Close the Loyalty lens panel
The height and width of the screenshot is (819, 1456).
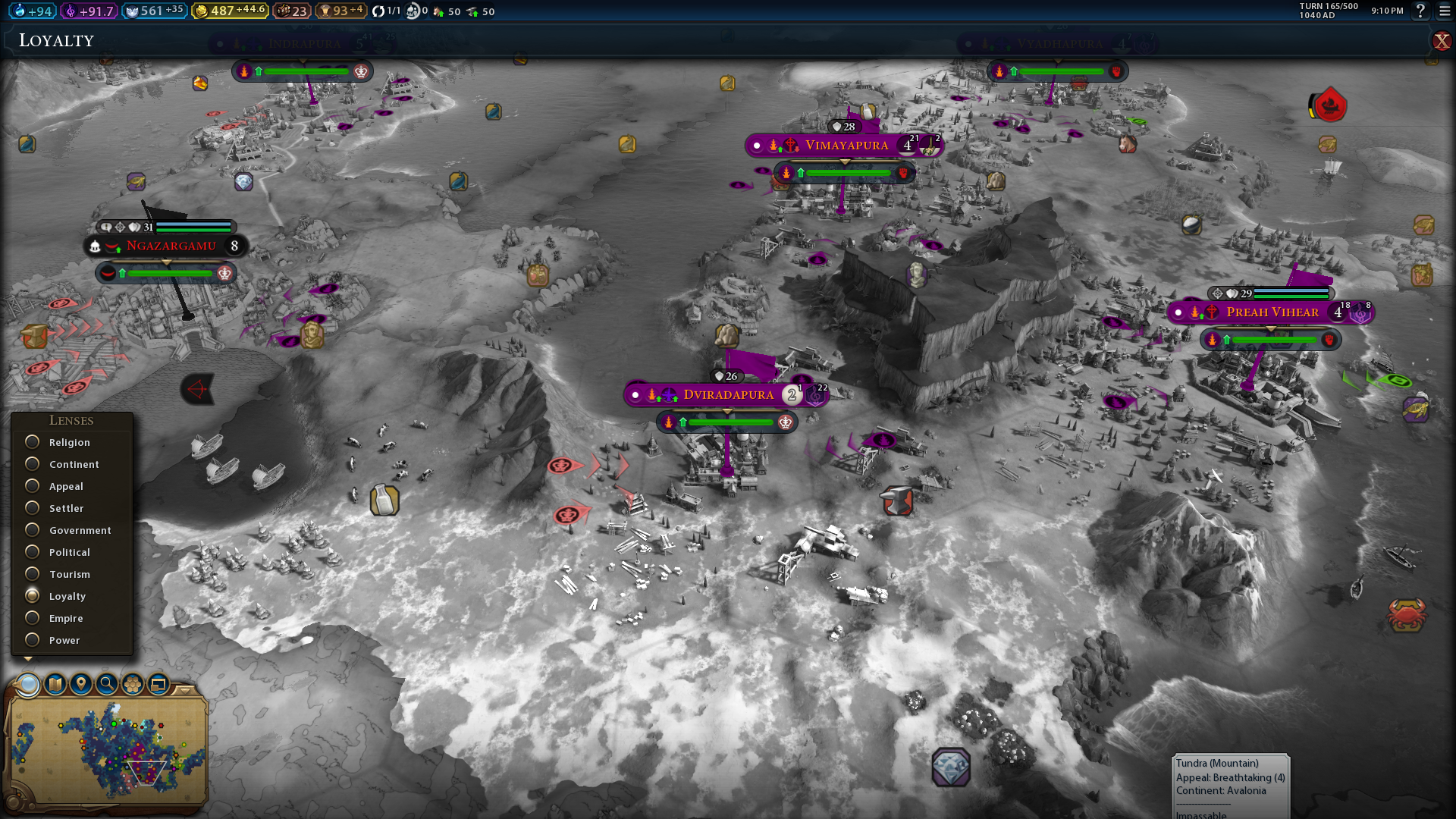click(1441, 41)
